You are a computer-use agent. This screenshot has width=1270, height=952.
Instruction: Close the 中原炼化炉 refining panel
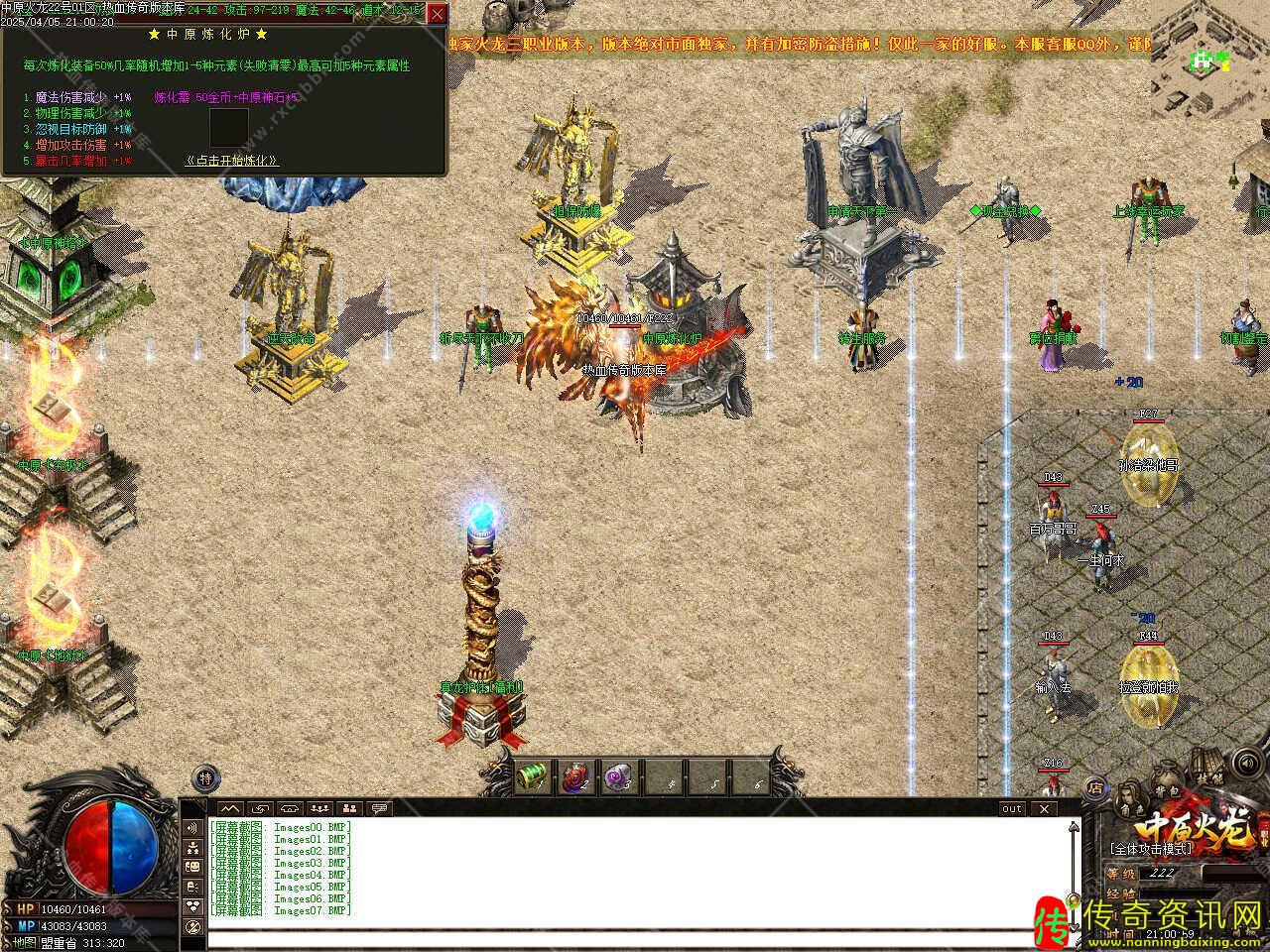tap(437, 14)
